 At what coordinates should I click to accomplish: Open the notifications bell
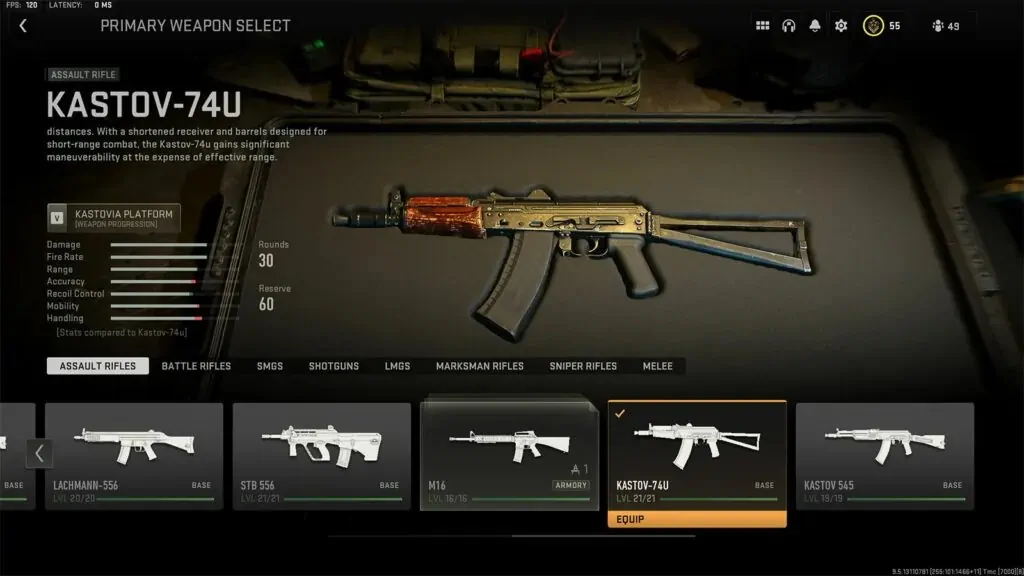[814, 26]
